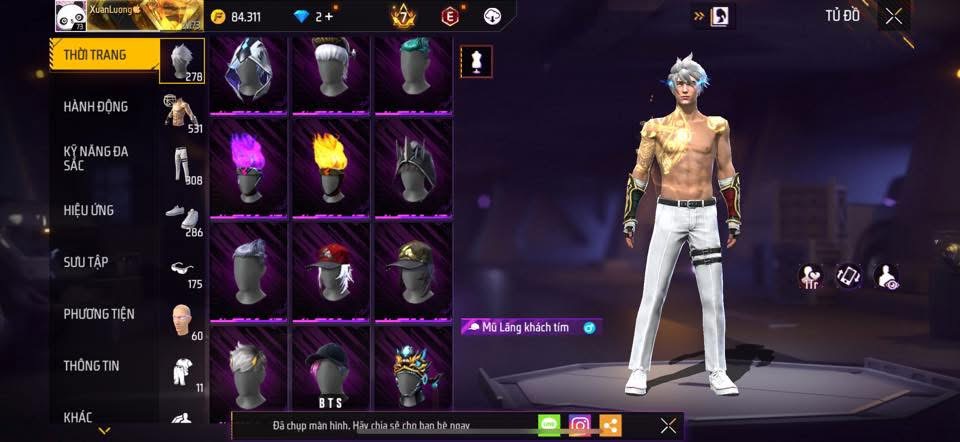Equip the black BTS cap
The width and height of the screenshot is (960, 442).
330,366
